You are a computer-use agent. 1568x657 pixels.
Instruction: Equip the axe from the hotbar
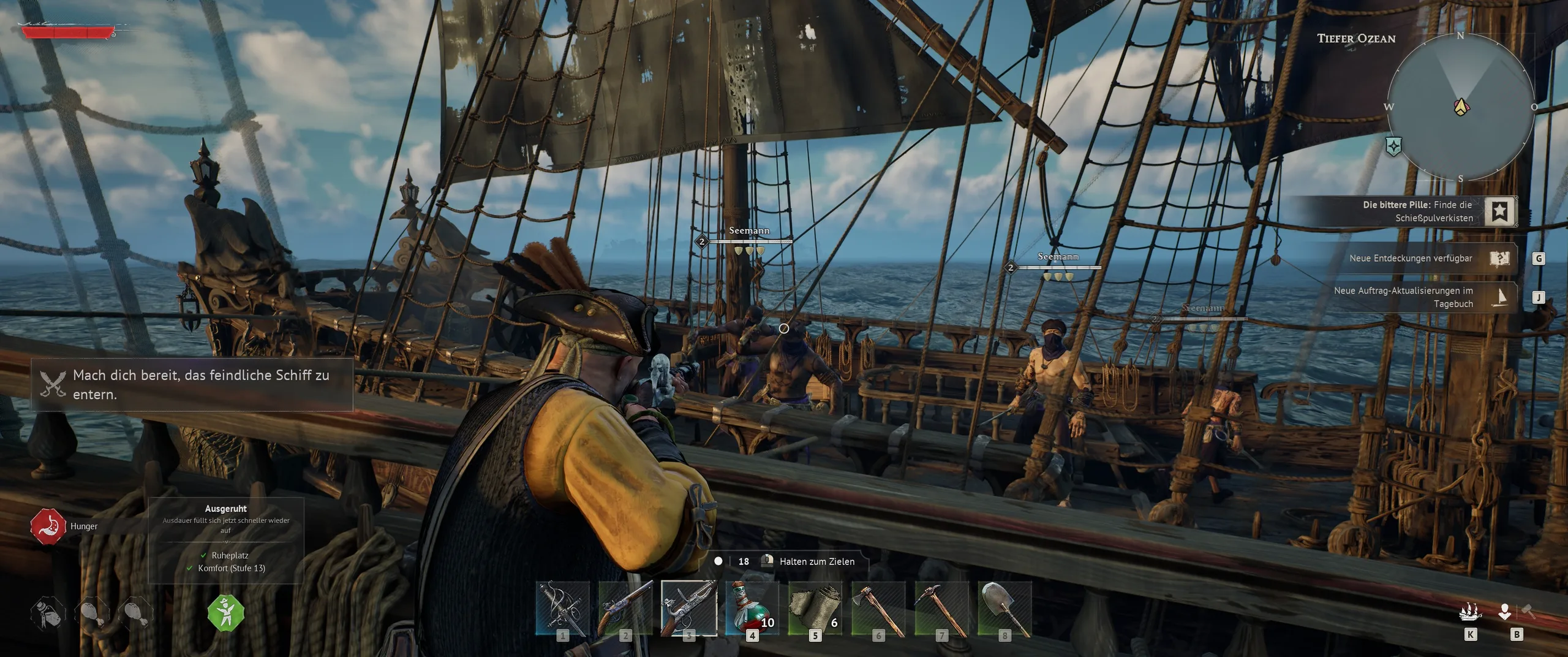tap(878, 608)
